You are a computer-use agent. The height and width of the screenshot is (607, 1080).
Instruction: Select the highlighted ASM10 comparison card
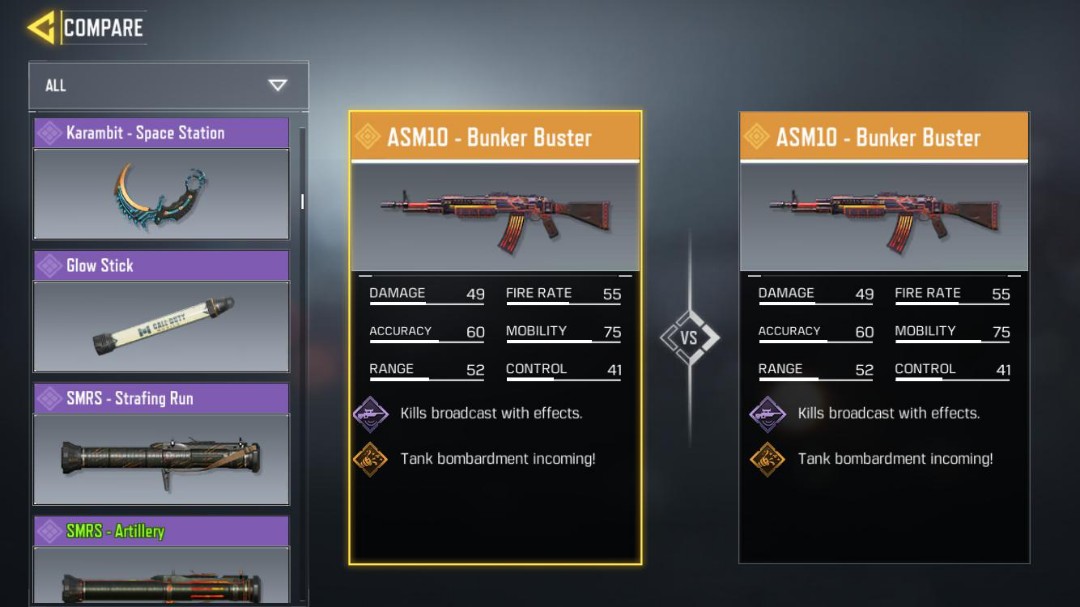(495, 337)
